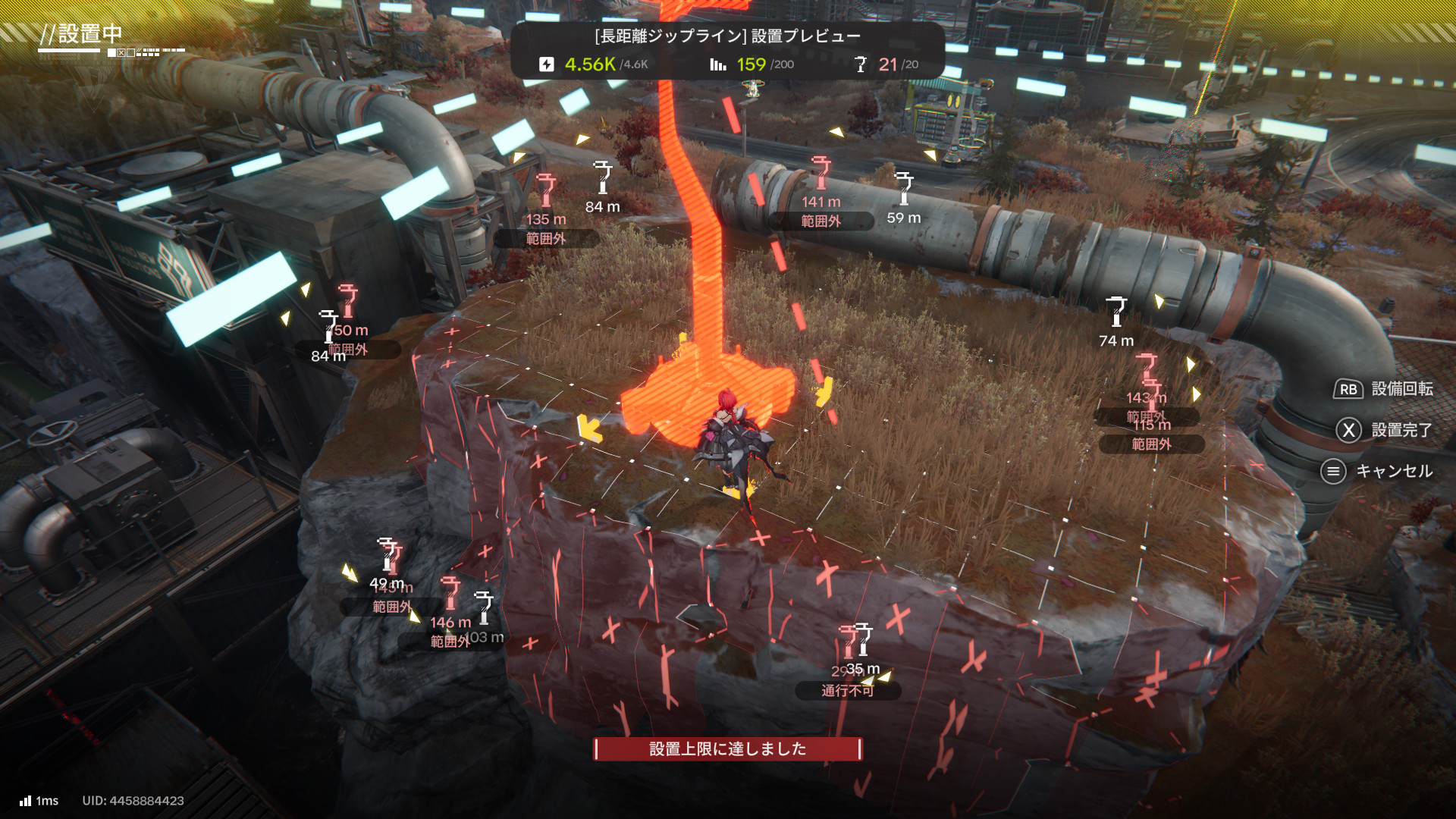The width and height of the screenshot is (1456, 819).
Task: Select the zipline marker labeled 74 m
Action: 1116,312
